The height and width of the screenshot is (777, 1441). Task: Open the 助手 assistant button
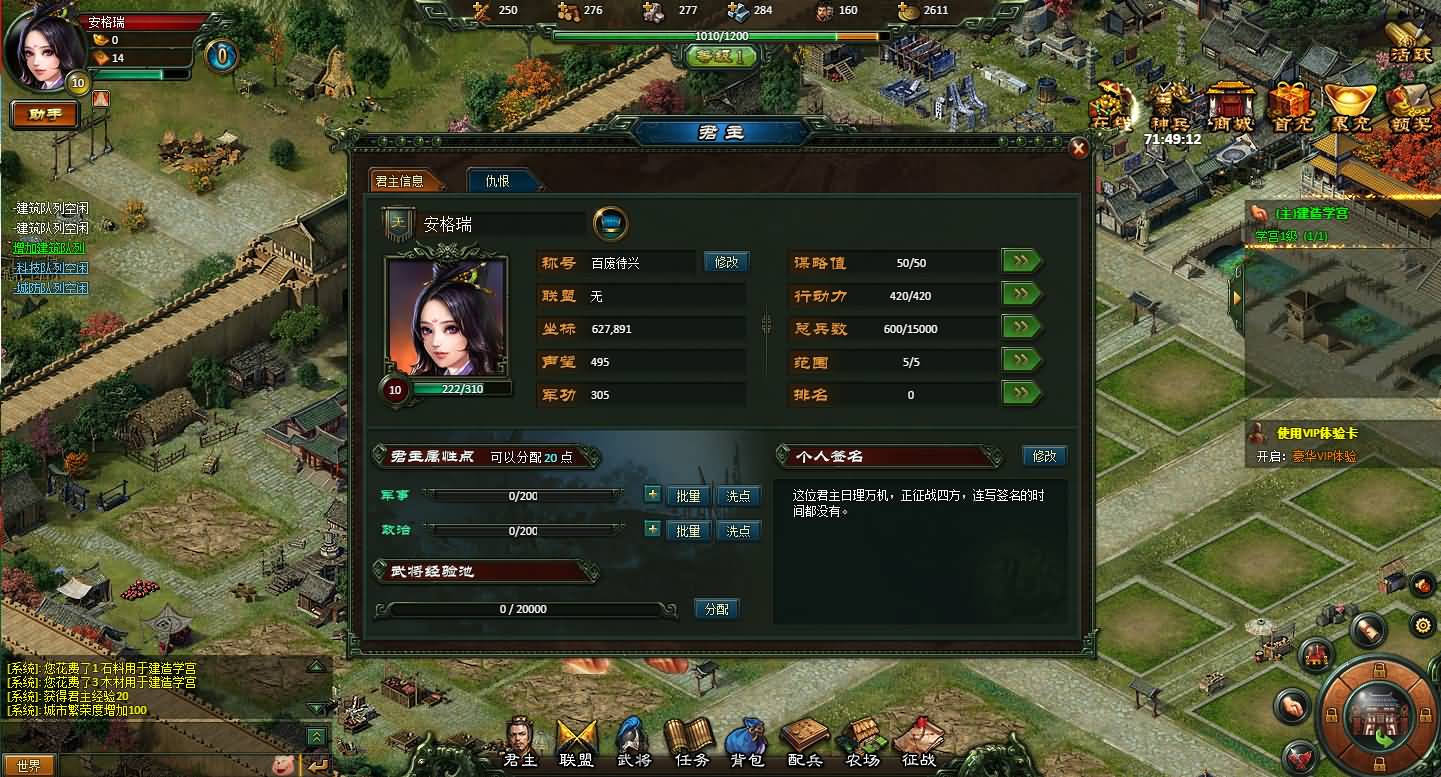coord(45,115)
